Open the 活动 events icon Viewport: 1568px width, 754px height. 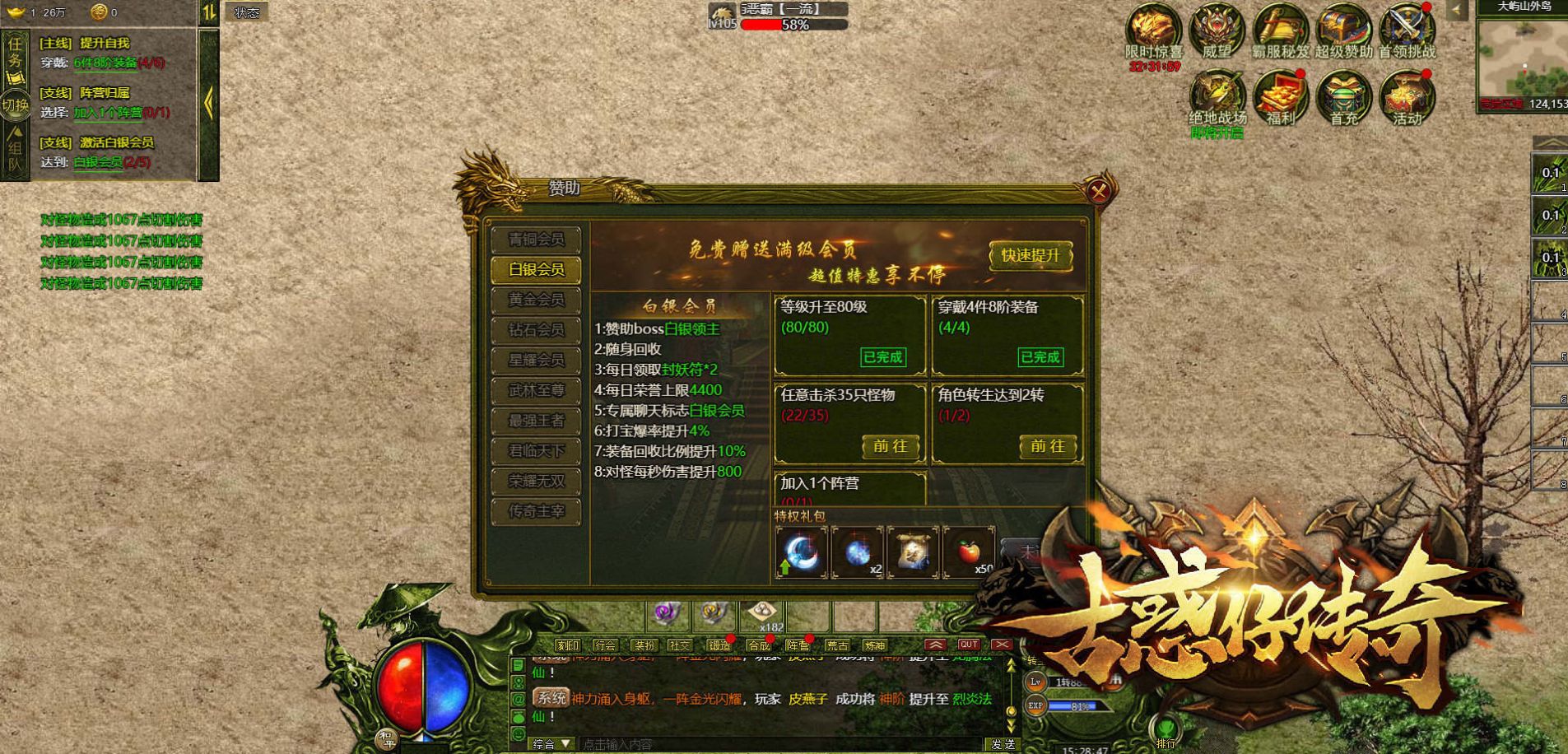coord(1407,97)
